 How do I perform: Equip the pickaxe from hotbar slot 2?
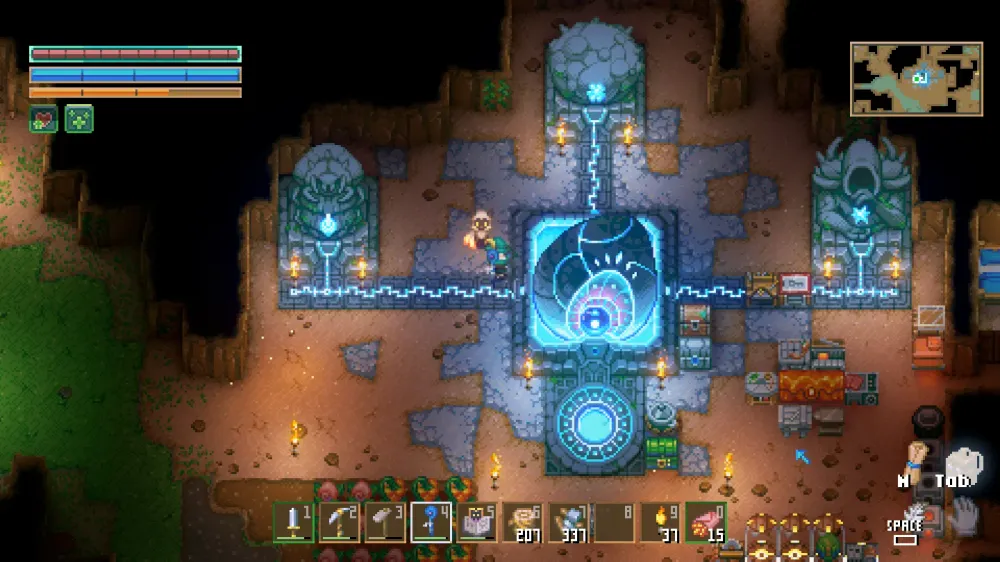click(x=340, y=522)
